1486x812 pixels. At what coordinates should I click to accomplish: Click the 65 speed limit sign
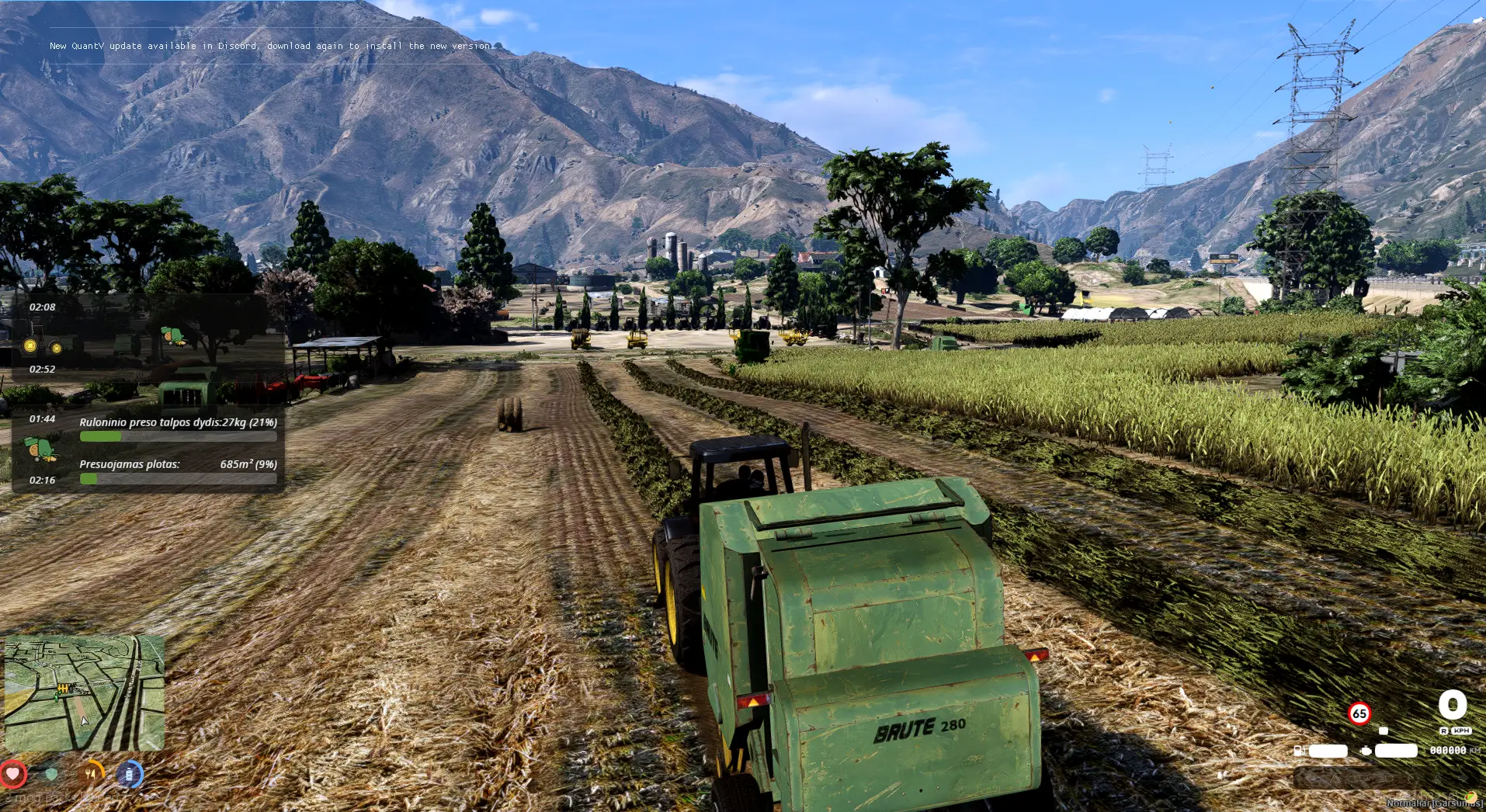coord(1359,713)
